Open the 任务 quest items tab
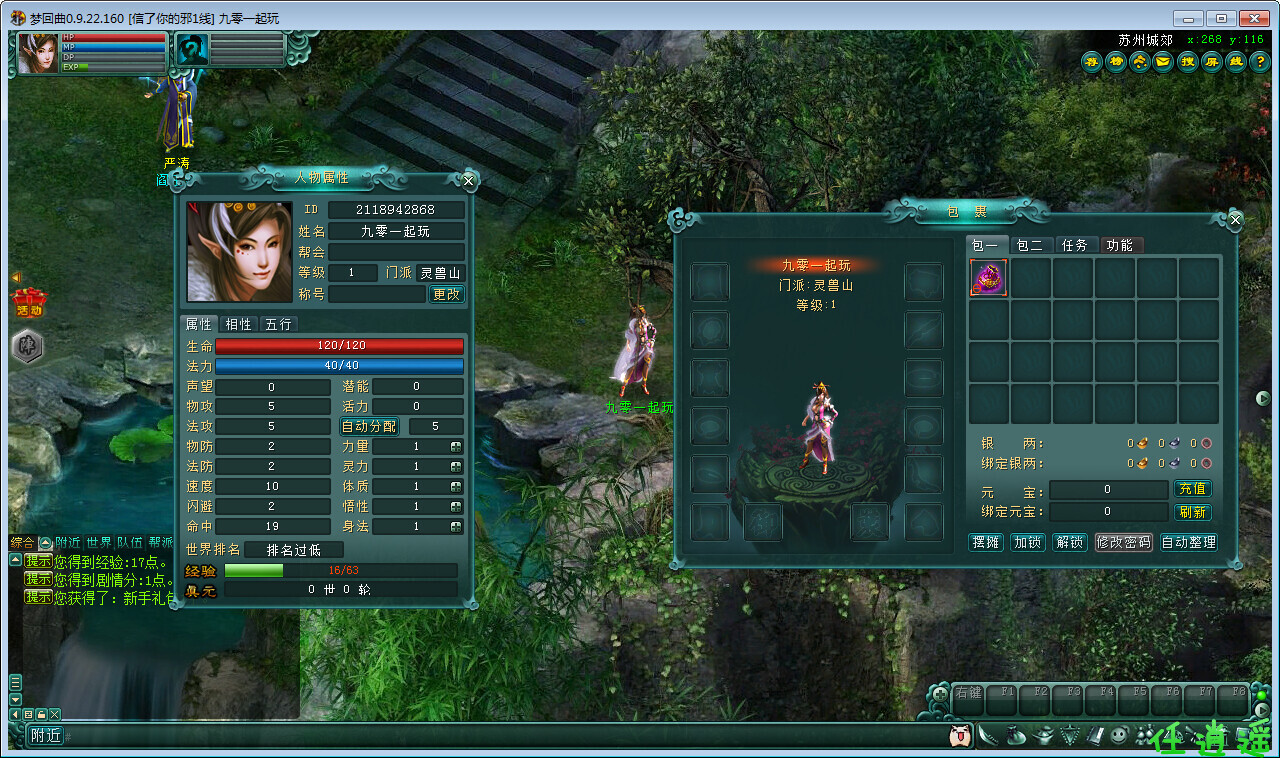This screenshot has width=1280, height=758. tap(1074, 245)
